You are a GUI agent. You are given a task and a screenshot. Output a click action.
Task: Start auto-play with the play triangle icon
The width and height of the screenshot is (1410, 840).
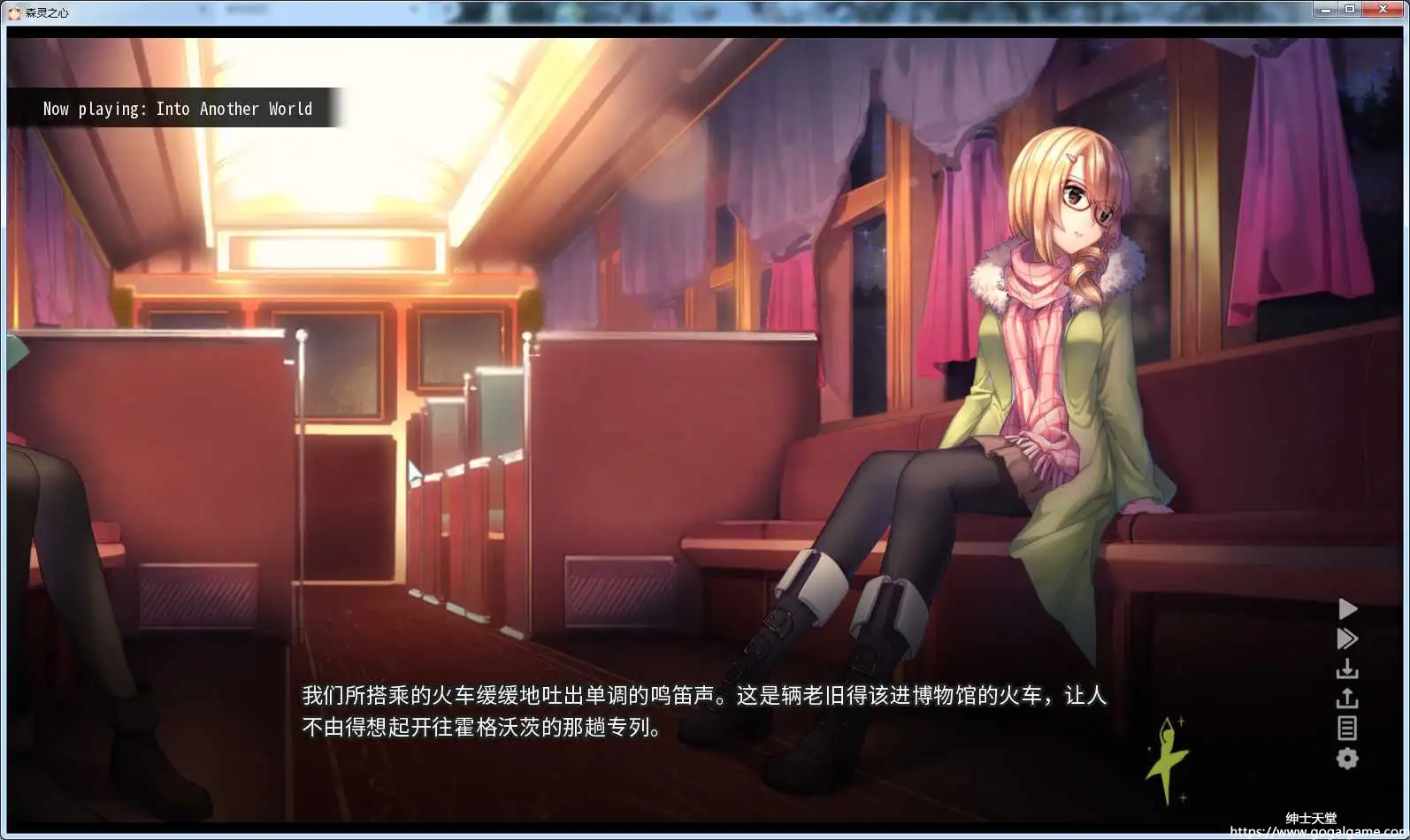[x=1347, y=608]
